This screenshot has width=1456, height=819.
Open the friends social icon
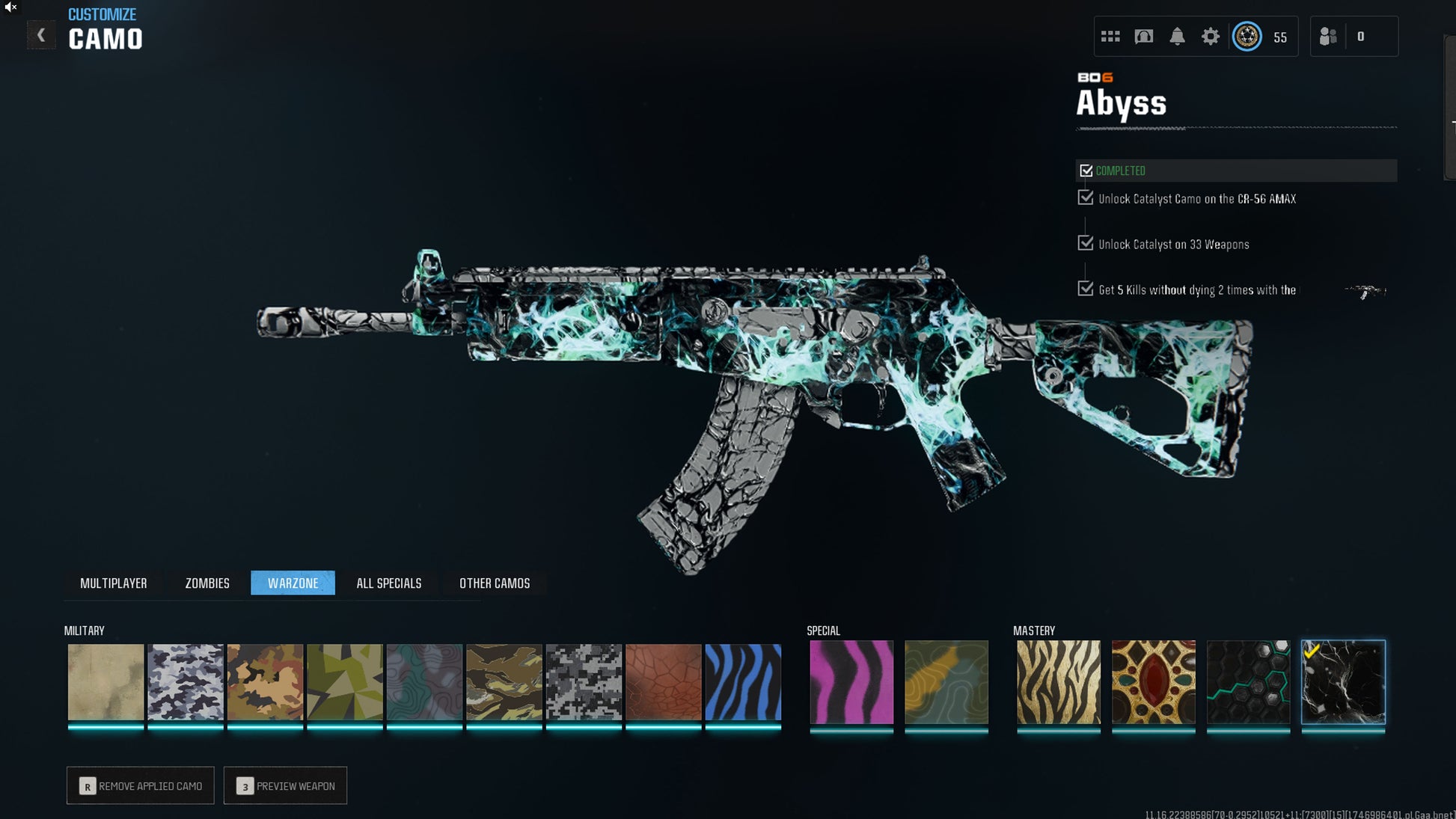pyautogui.click(x=1328, y=37)
